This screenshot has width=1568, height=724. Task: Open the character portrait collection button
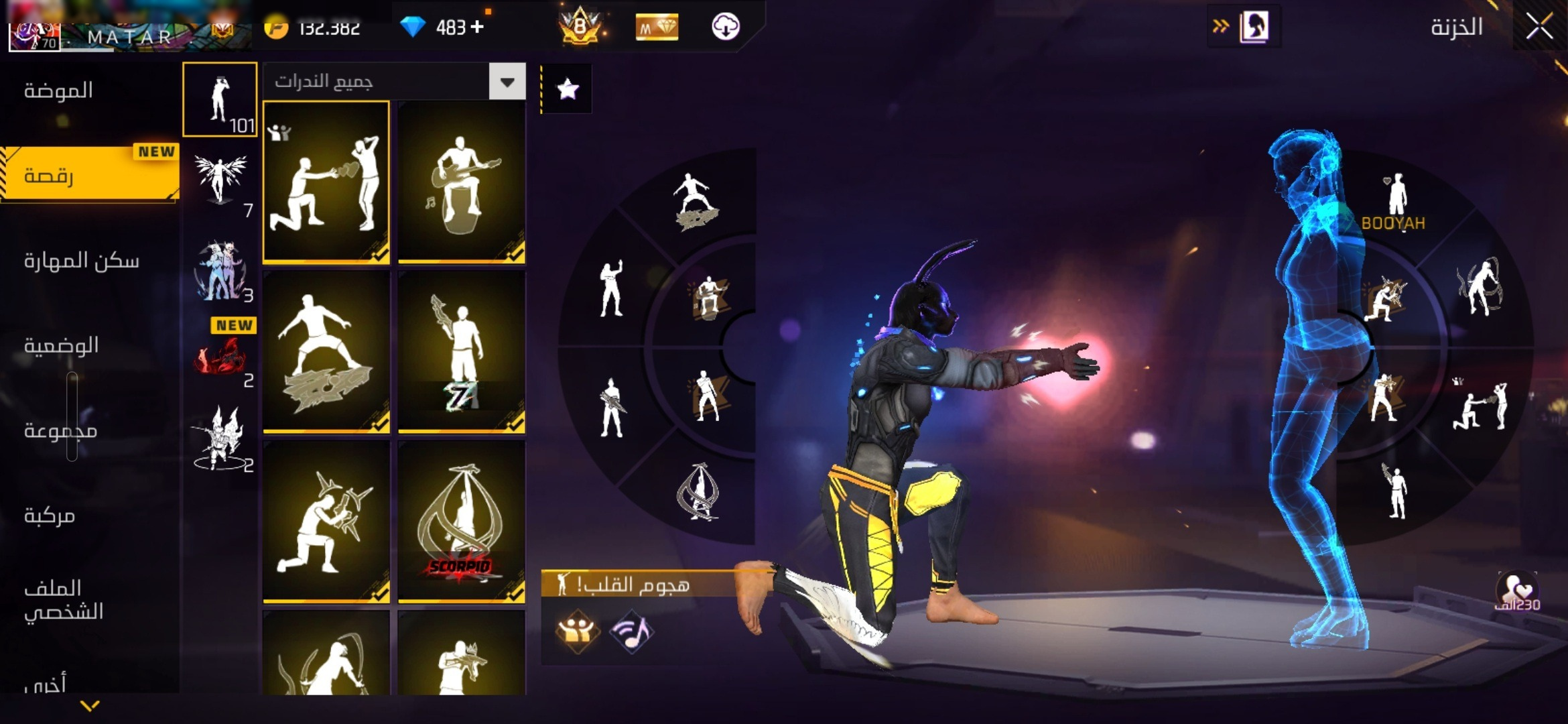(x=1254, y=27)
